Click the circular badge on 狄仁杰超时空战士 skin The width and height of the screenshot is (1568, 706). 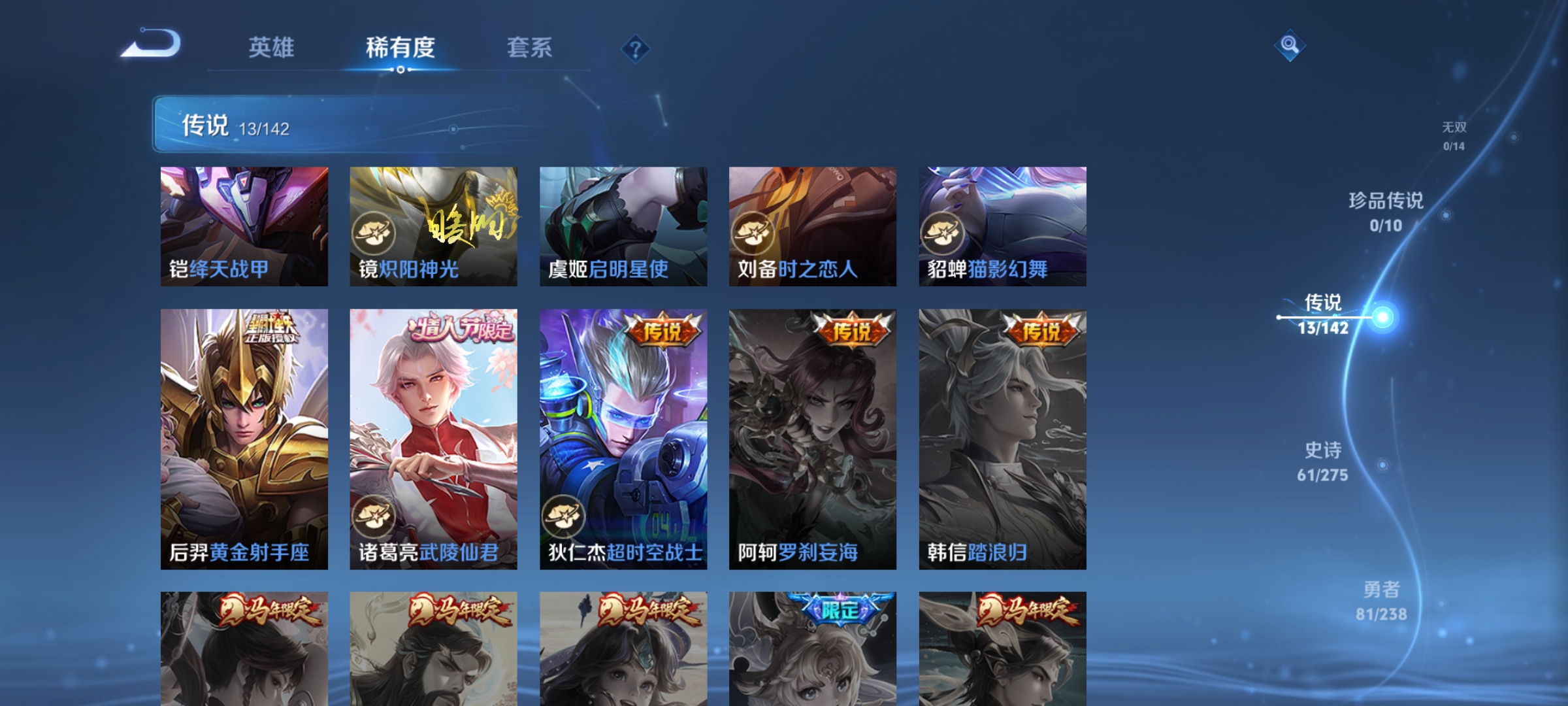pyautogui.click(x=563, y=516)
